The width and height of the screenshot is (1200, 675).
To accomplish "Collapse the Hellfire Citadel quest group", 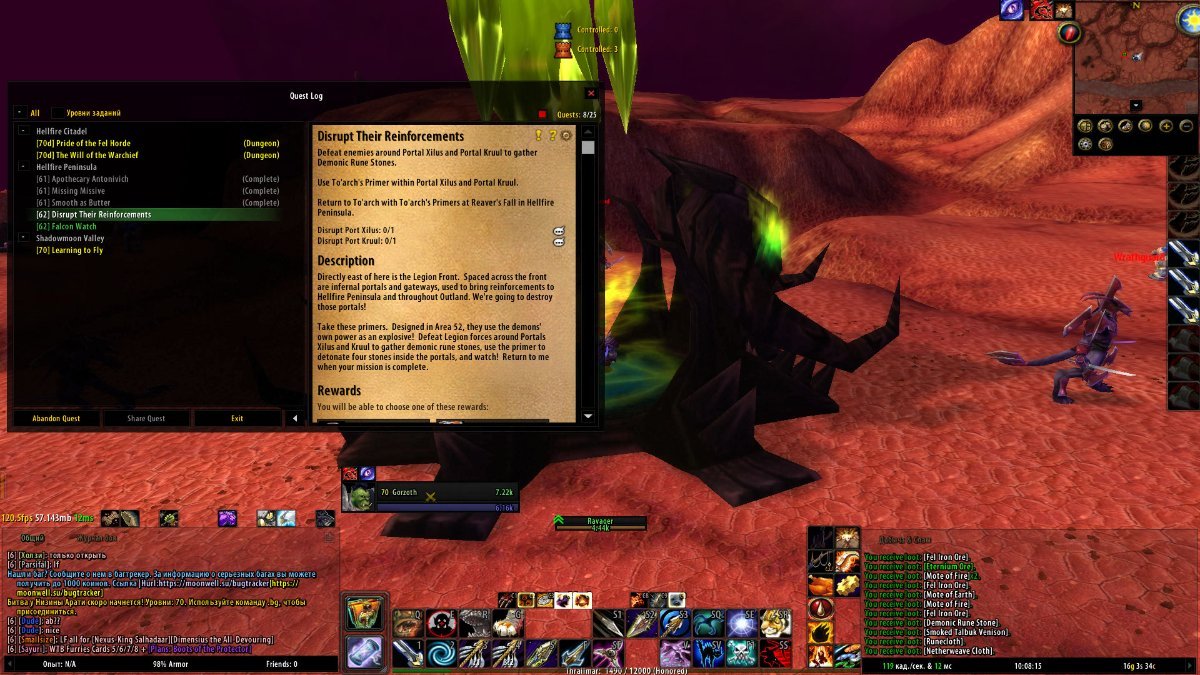I will 22,131.
